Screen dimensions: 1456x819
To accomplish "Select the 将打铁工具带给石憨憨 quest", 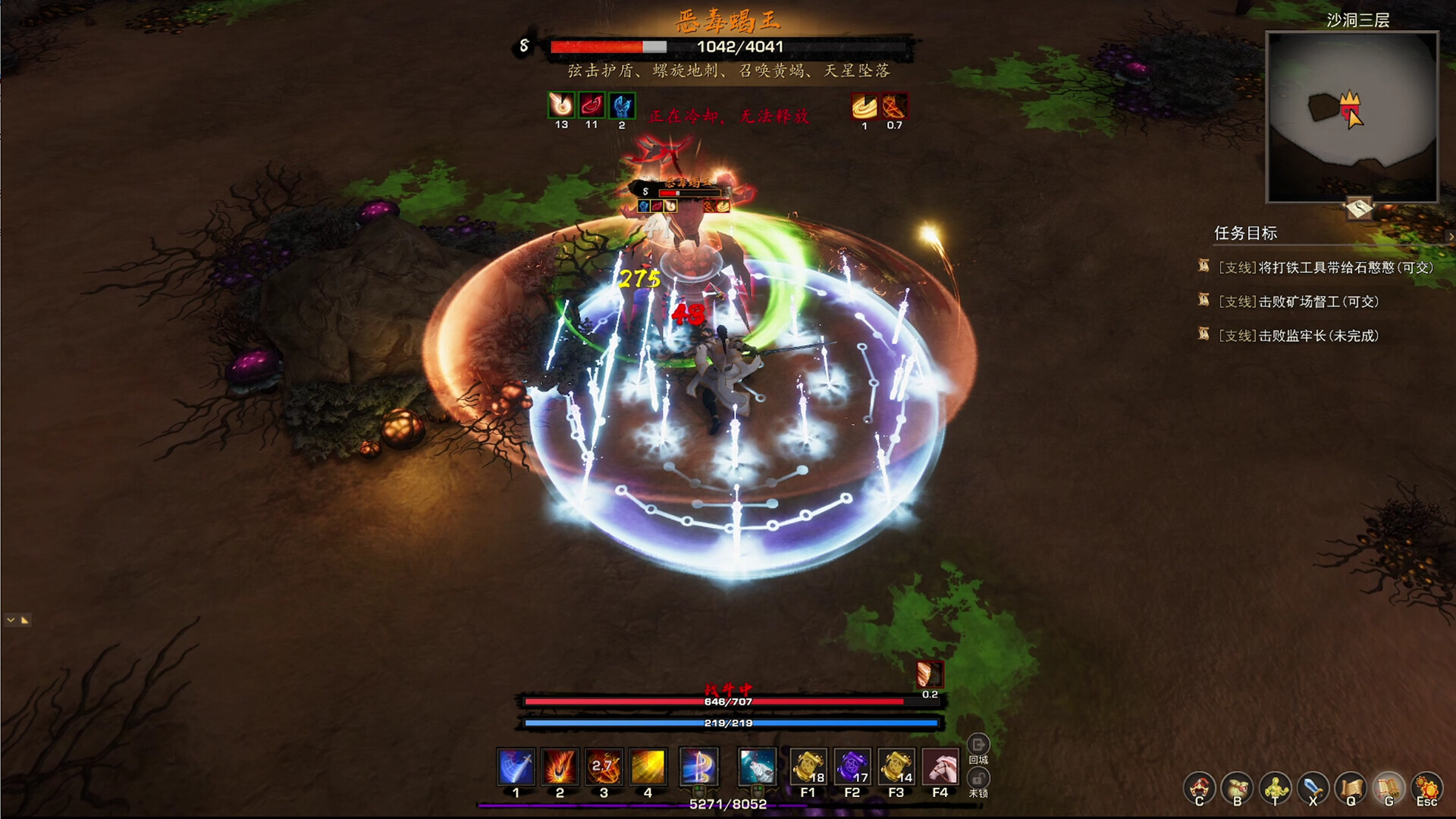I will click(x=1325, y=268).
